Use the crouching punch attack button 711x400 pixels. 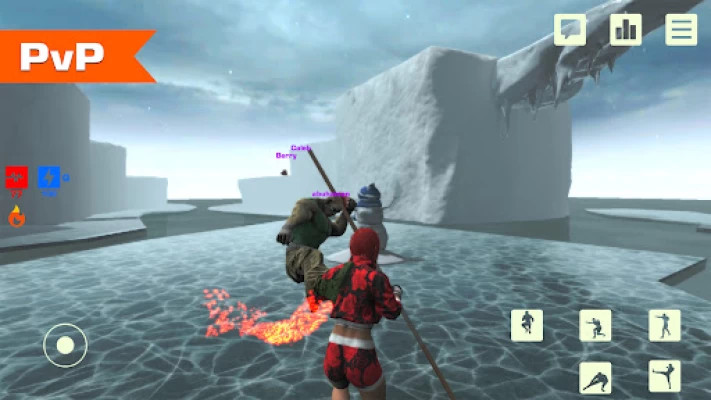pyautogui.click(x=596, y=324)
